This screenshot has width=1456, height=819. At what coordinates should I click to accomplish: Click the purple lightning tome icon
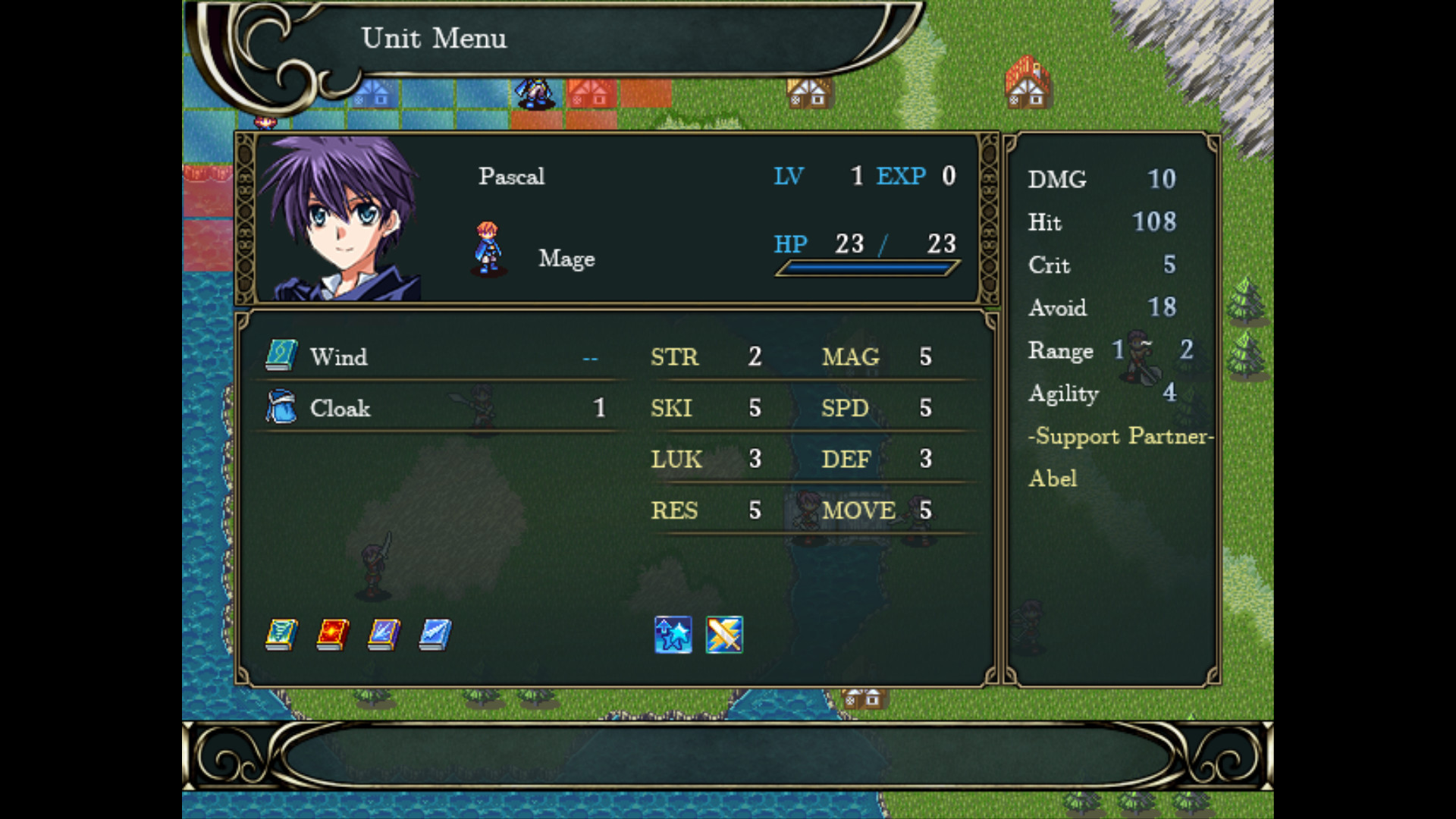click(x=384, y=635)
